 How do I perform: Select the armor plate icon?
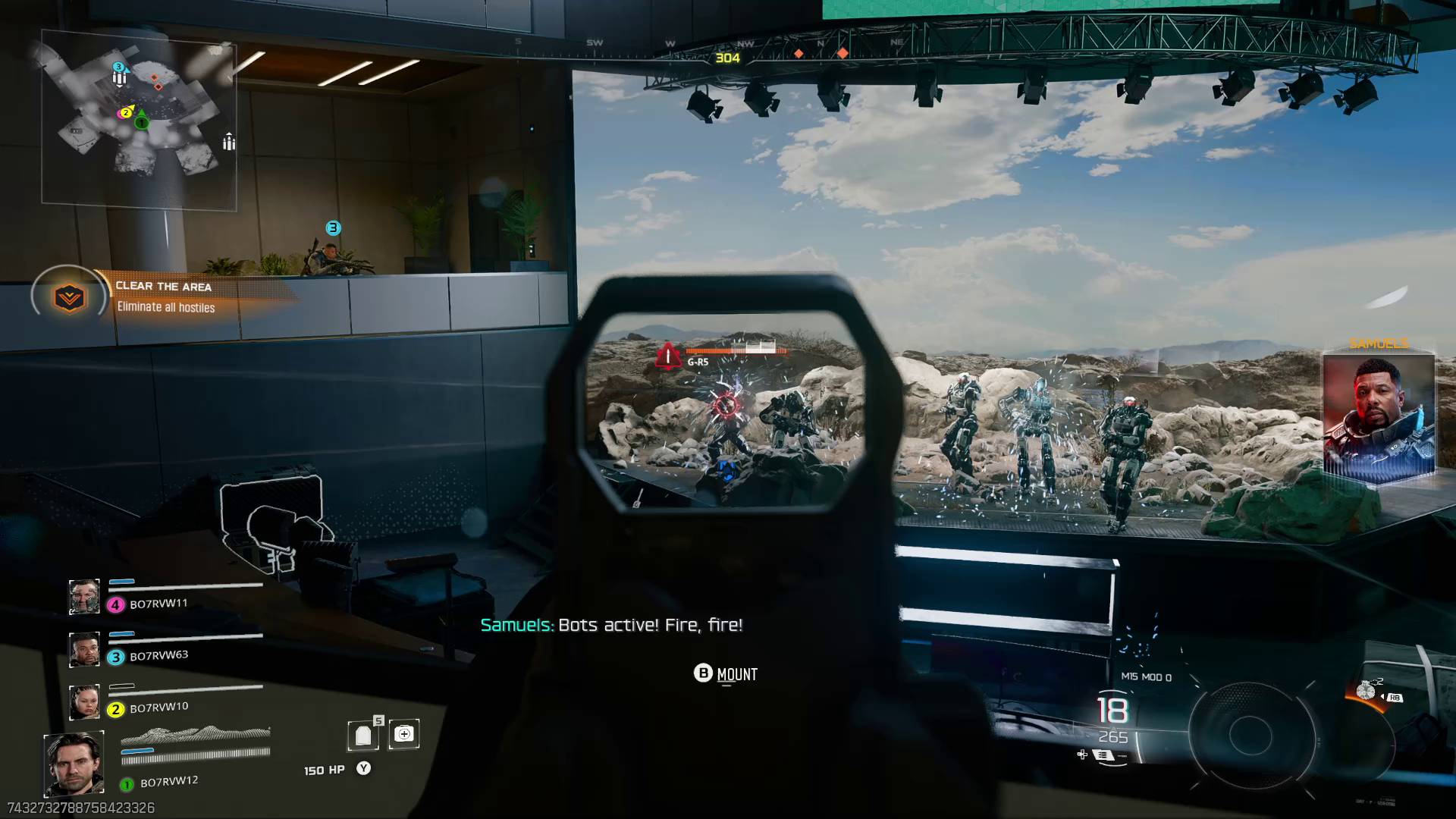(364, 733)
